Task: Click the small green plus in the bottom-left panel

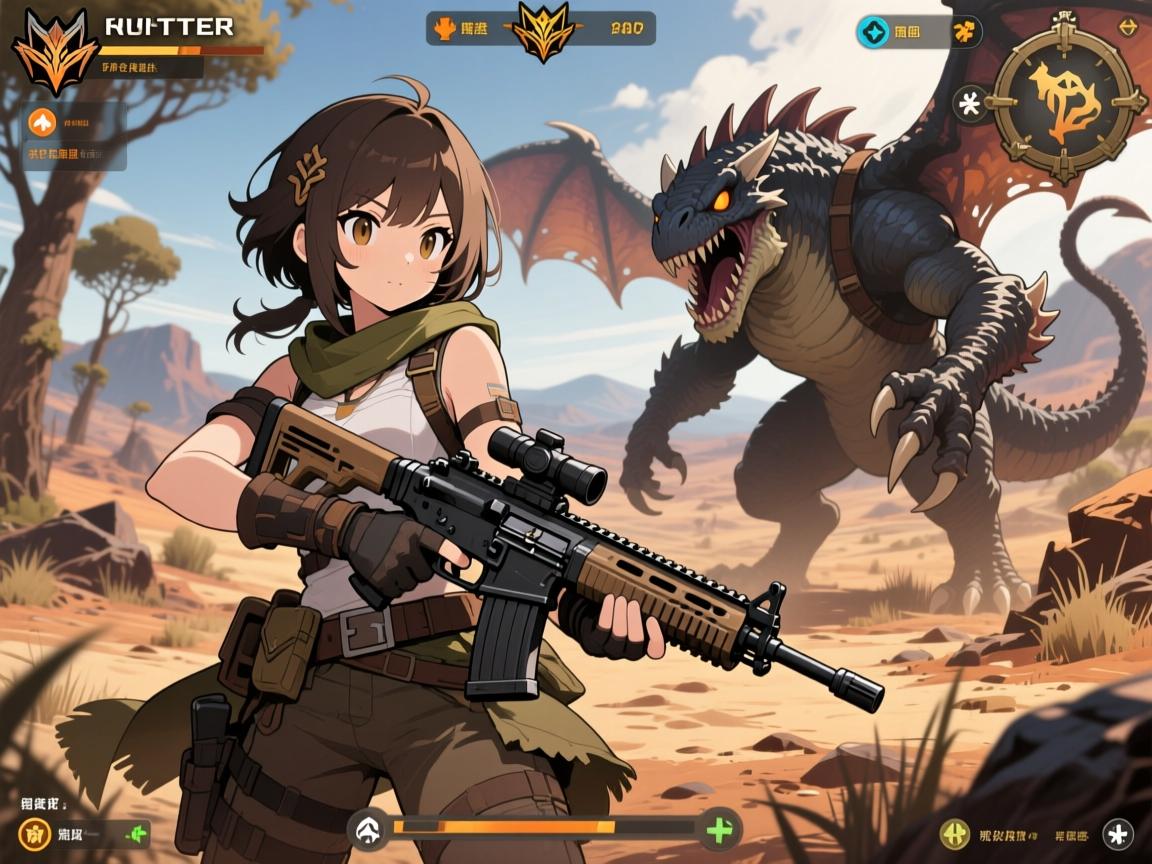Action: (x=135, y=832)
